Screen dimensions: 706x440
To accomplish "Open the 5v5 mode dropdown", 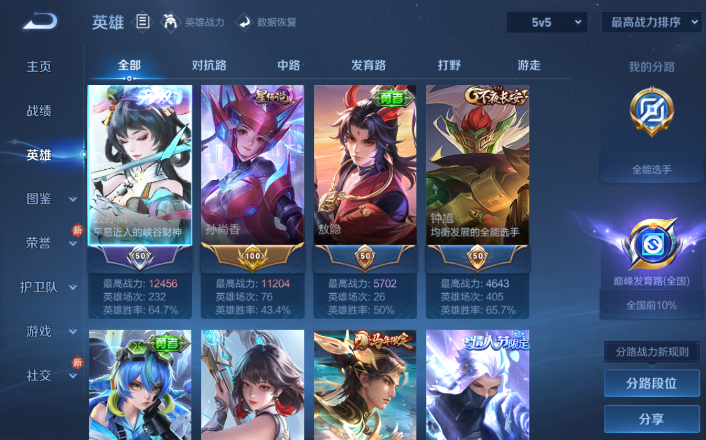I will tap(545, 22).
